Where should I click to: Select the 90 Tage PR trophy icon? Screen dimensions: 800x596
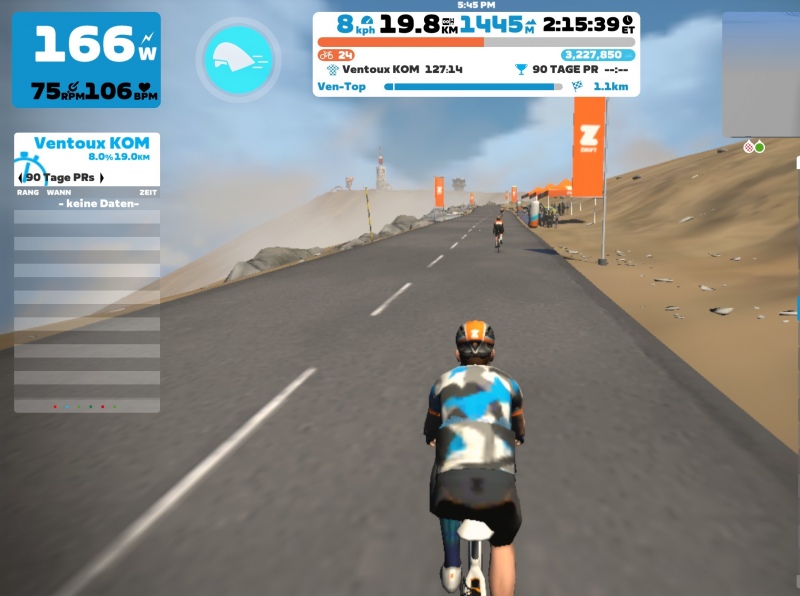(520, 70)
